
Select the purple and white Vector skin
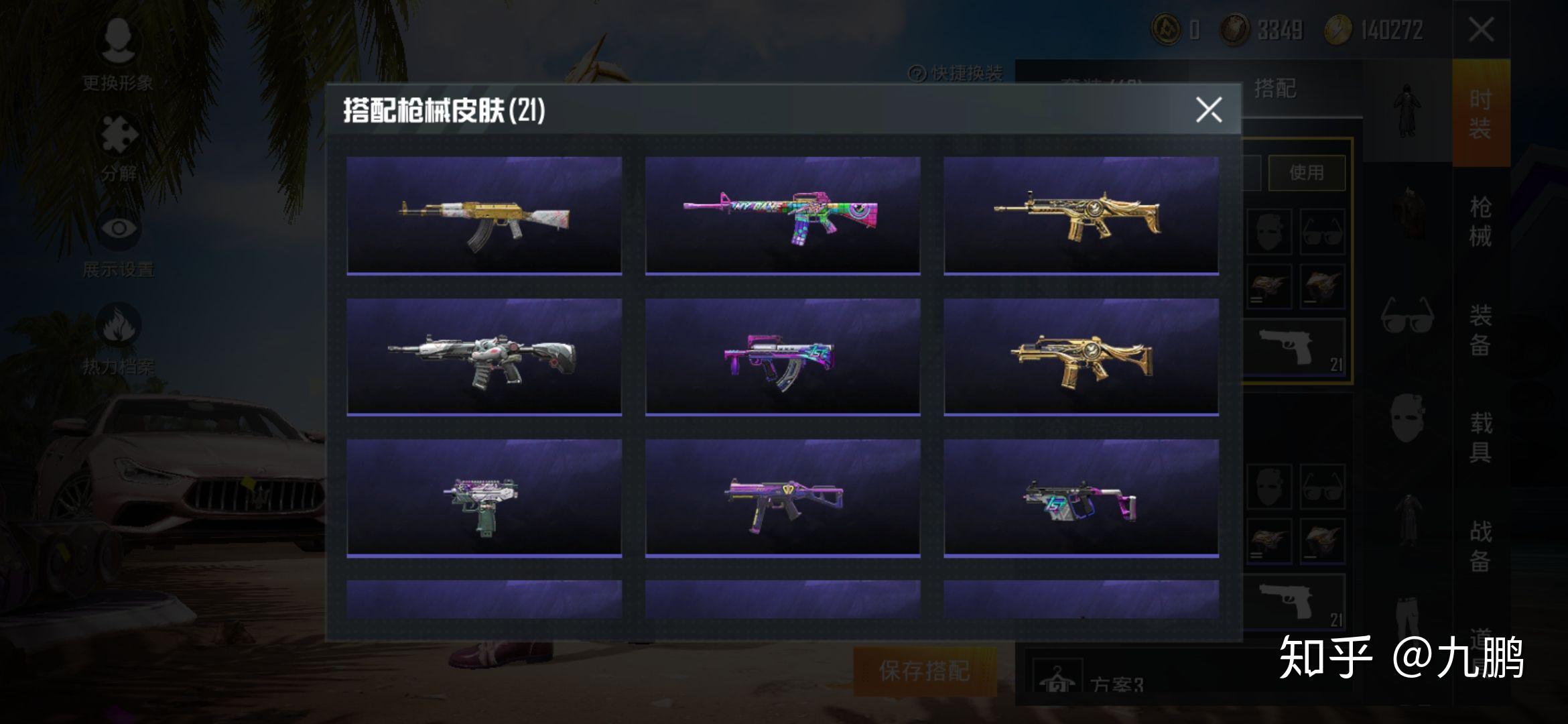(1081, 498)
